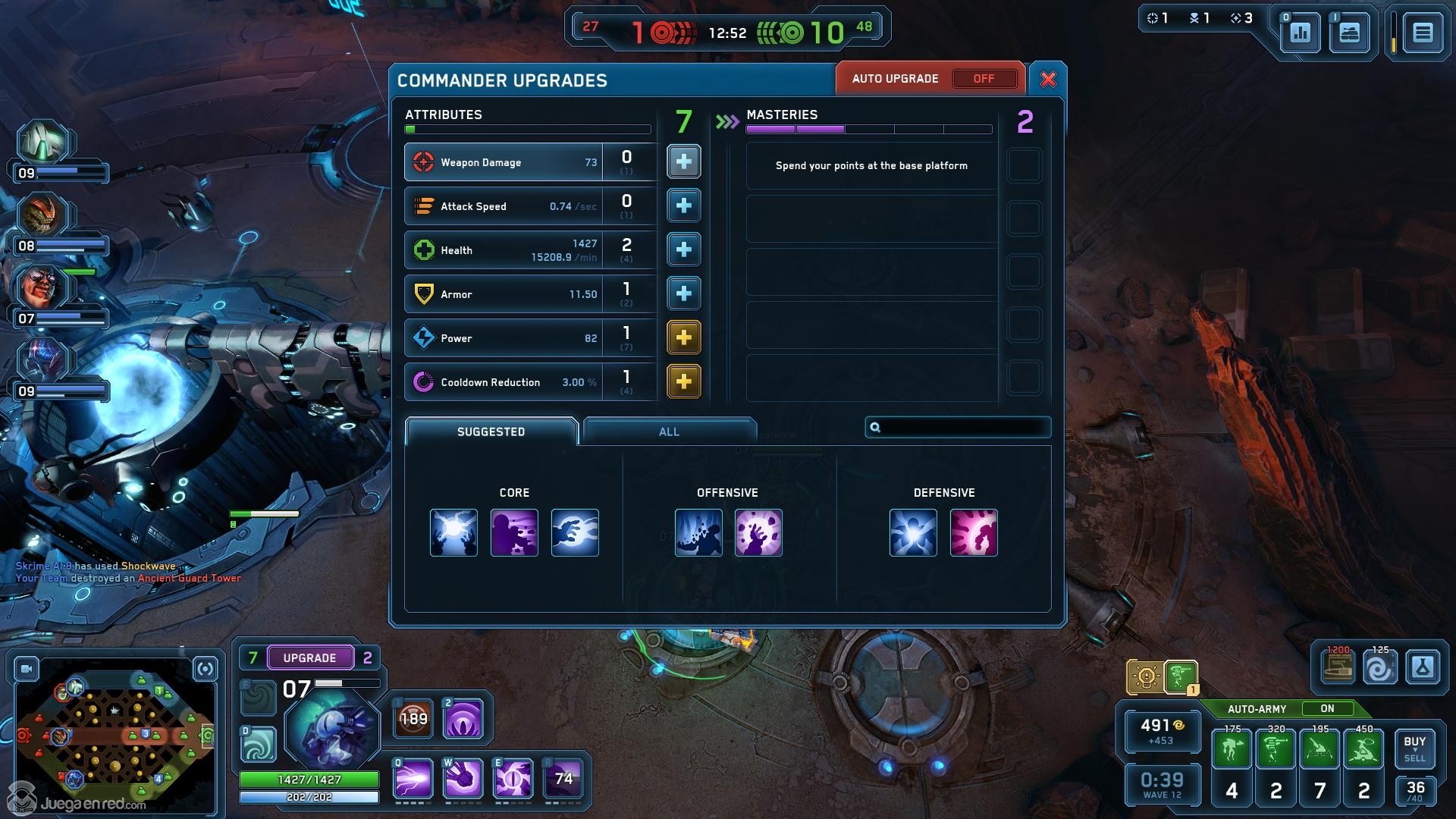Focus the mastery search field

pos(963,428)
